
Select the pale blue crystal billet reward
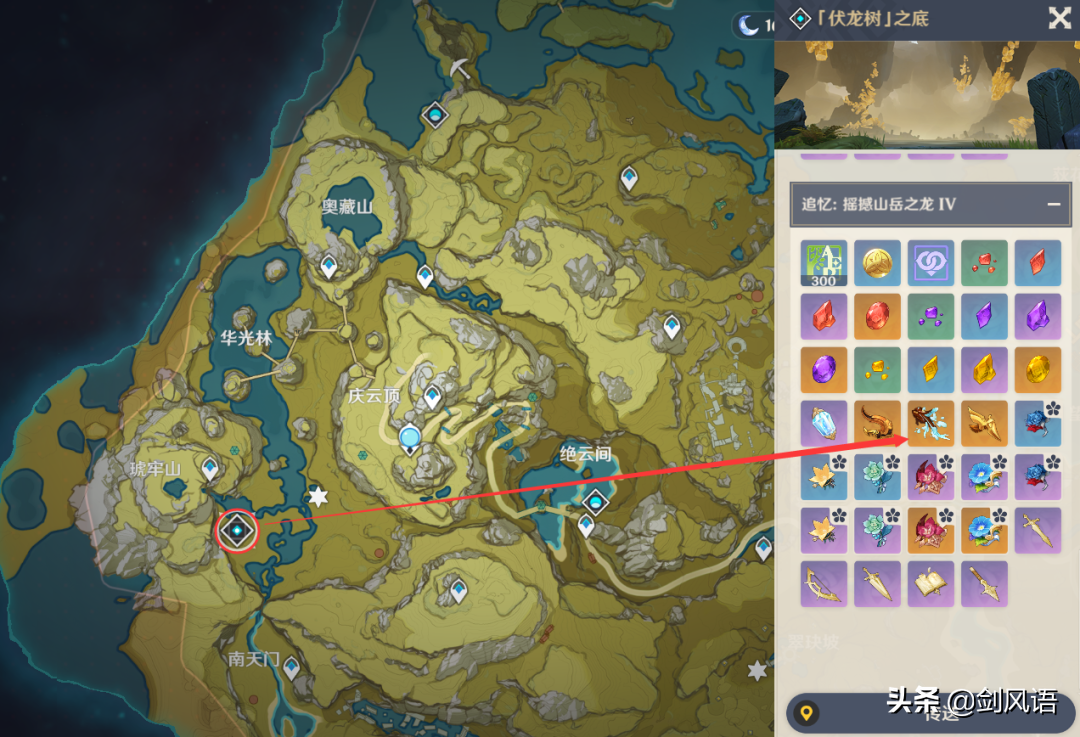(x=824, y=423)
